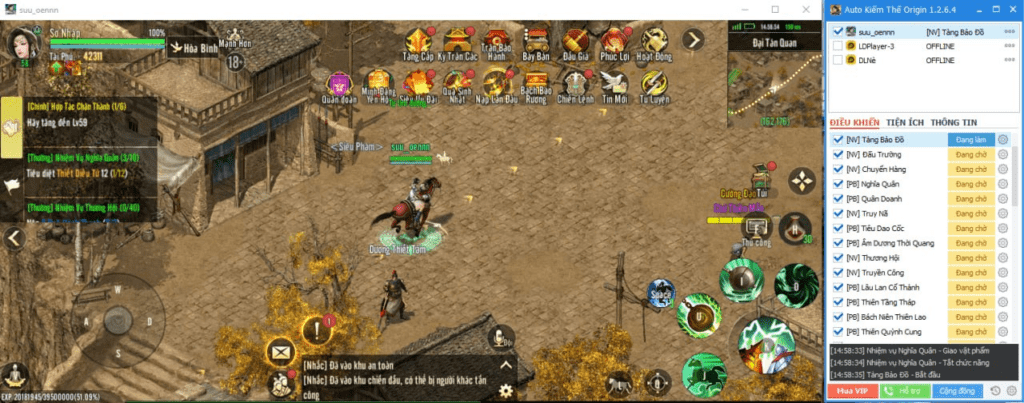The image size is (1024, 403).
Task: Click the Cộng đồng button
Action: (x=959, y=390)
